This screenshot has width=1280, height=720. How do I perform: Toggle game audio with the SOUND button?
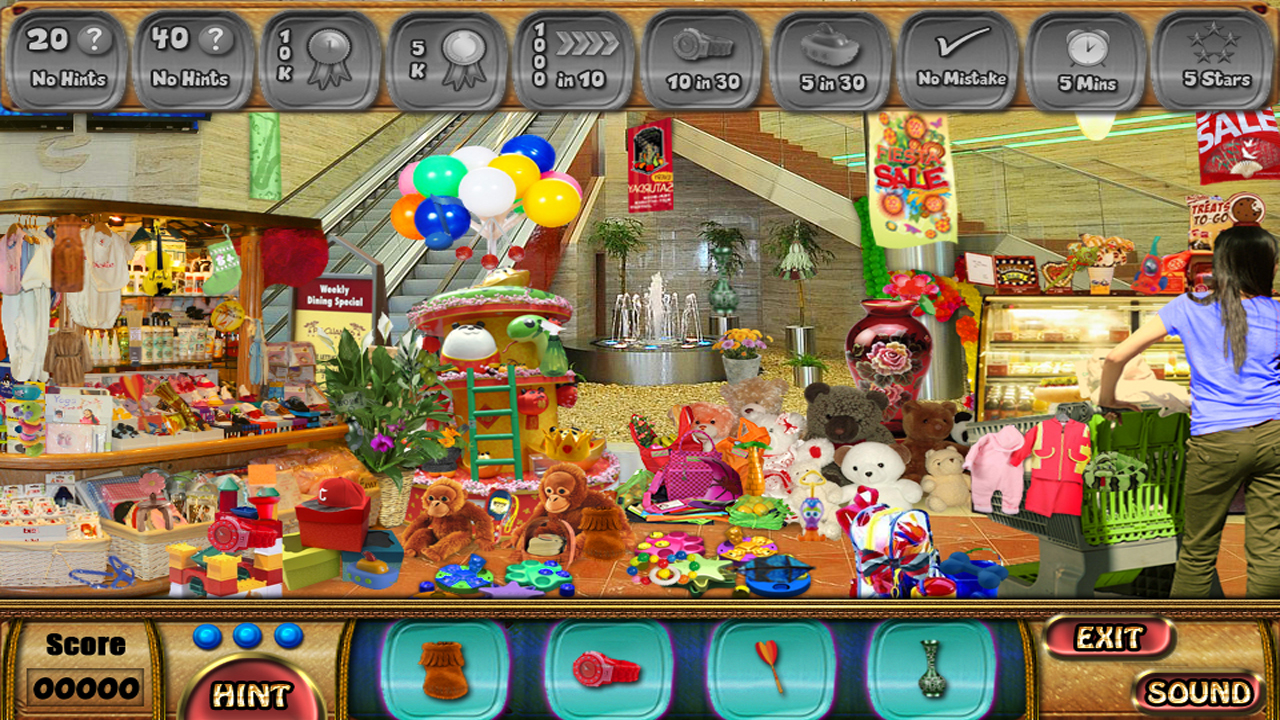click(1198, 693)
